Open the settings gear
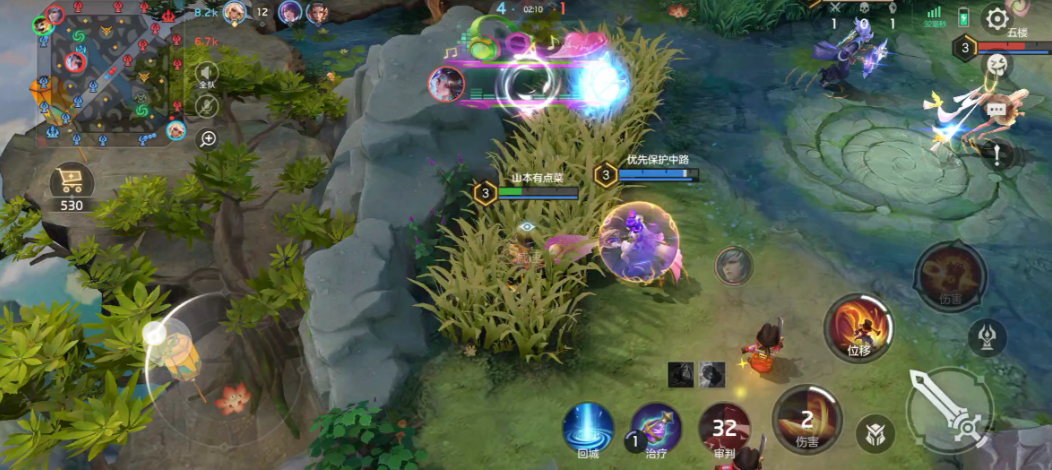The image size is (1052, 470). [x=996, y=18]
